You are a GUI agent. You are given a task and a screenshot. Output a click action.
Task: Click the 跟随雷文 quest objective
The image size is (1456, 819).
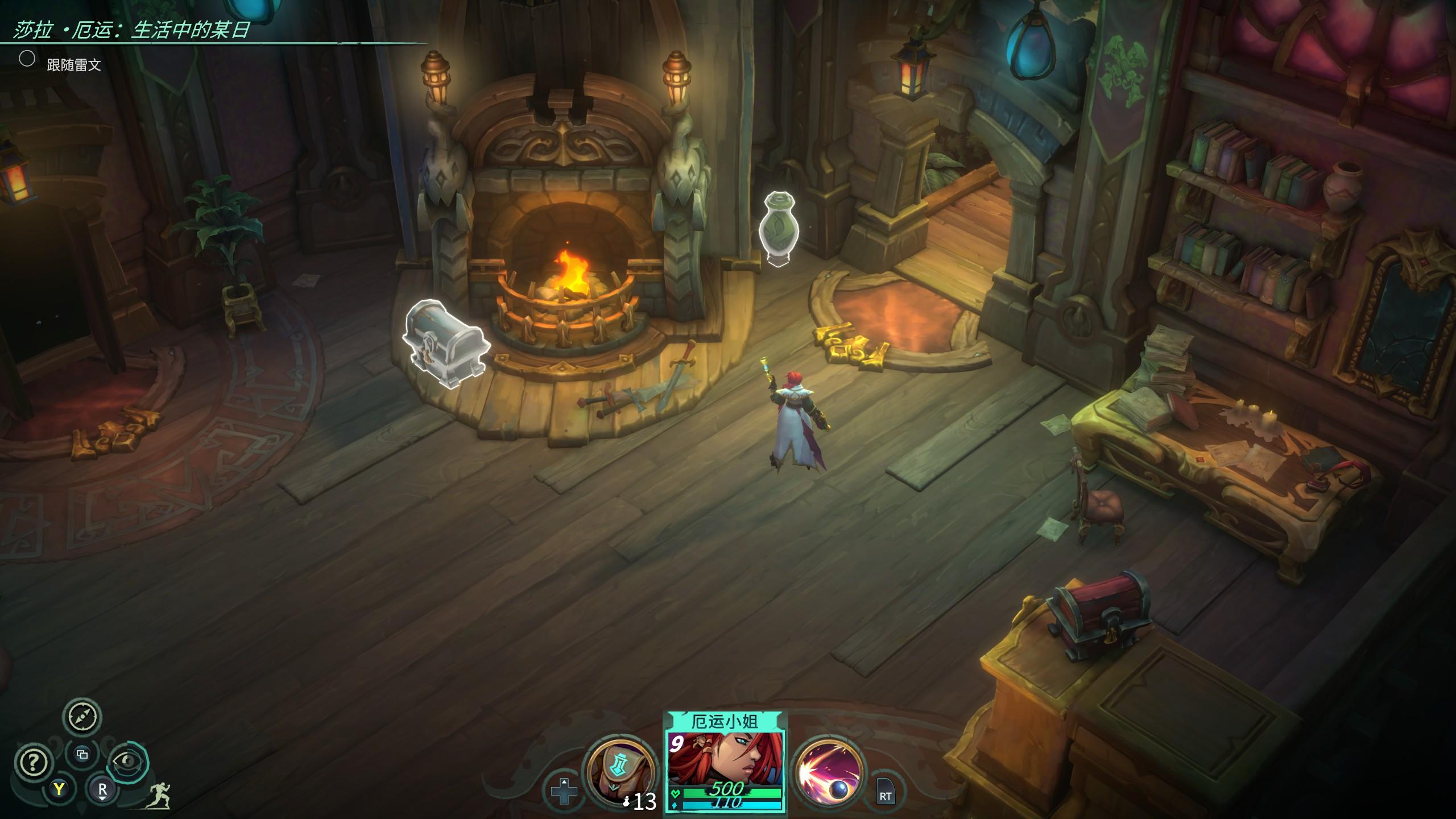(x=74, y=65)
